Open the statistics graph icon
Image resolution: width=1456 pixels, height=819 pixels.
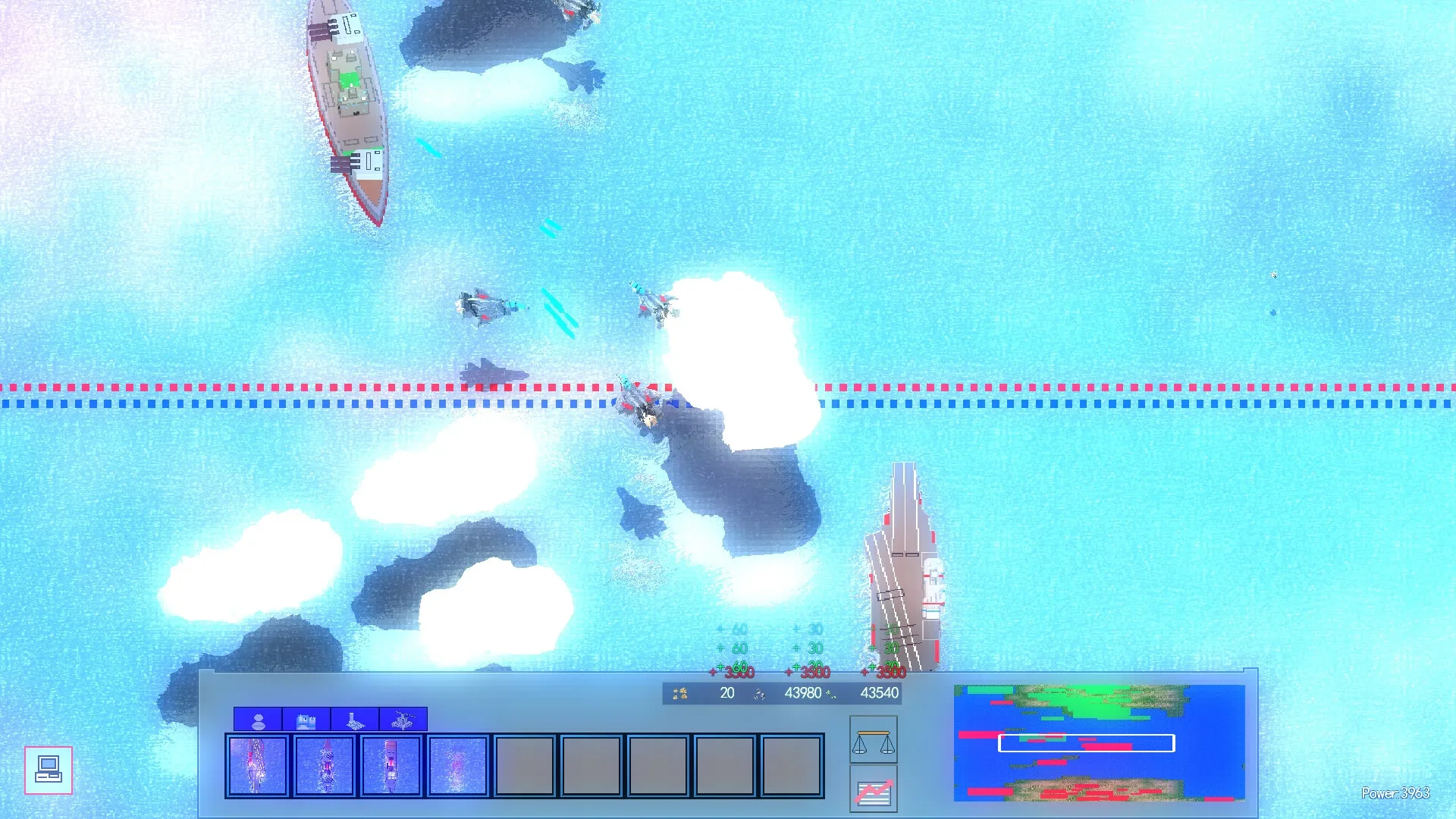[x=874, y=795]
